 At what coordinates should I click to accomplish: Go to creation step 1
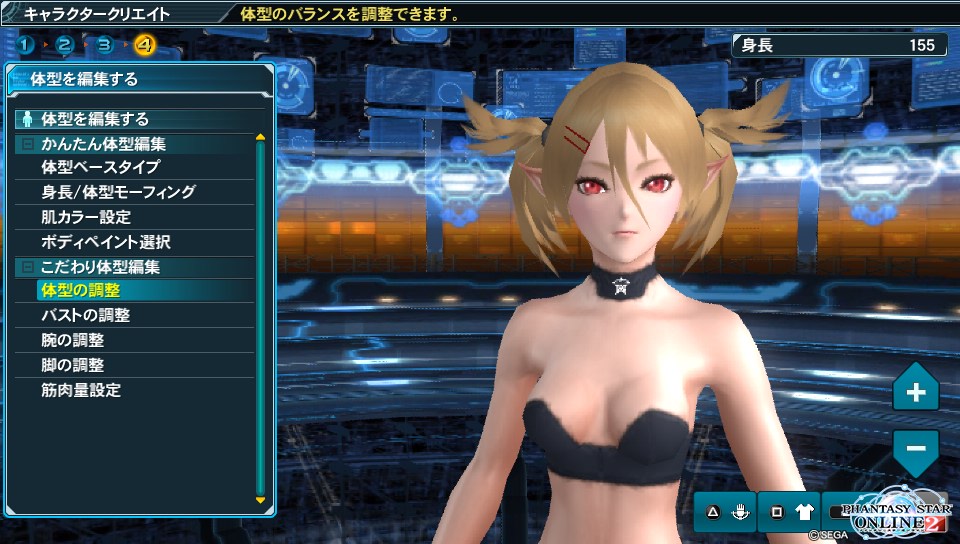click(27, 45)
